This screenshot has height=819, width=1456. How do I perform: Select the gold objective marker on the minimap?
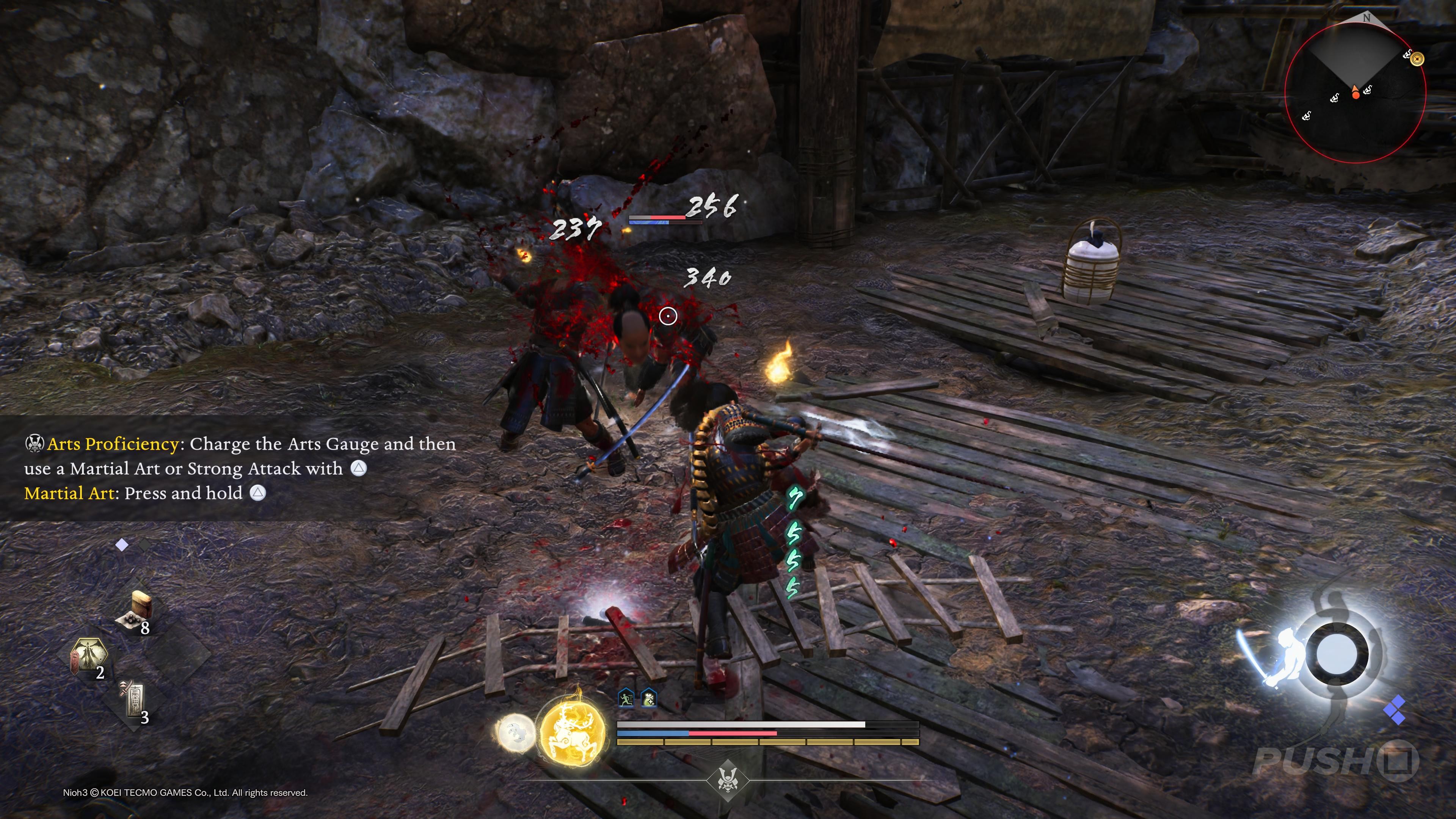pos(1417,58)
